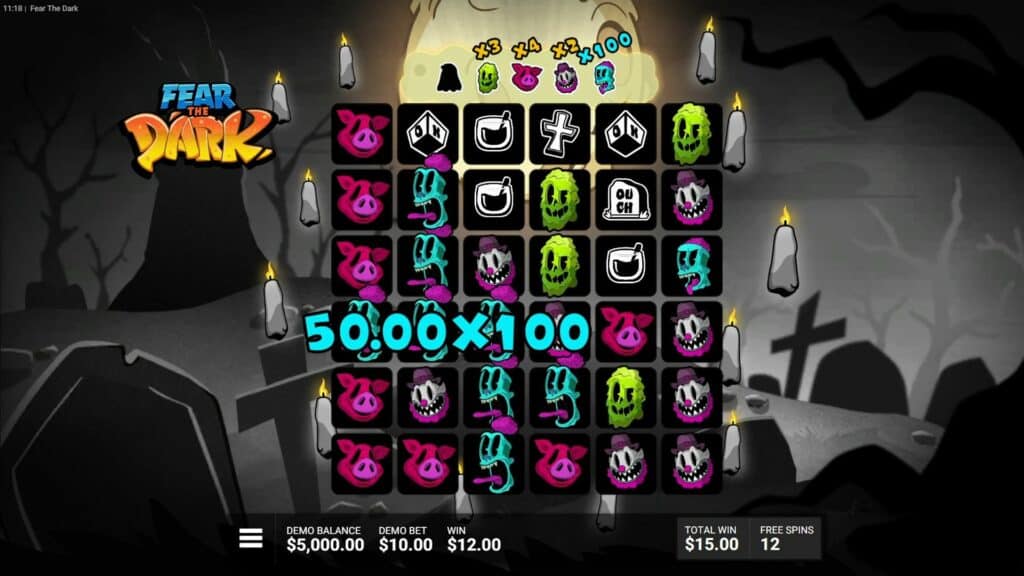Open the hamburger menu
The width and height of the screenshot is (1024, 576).
251,538
